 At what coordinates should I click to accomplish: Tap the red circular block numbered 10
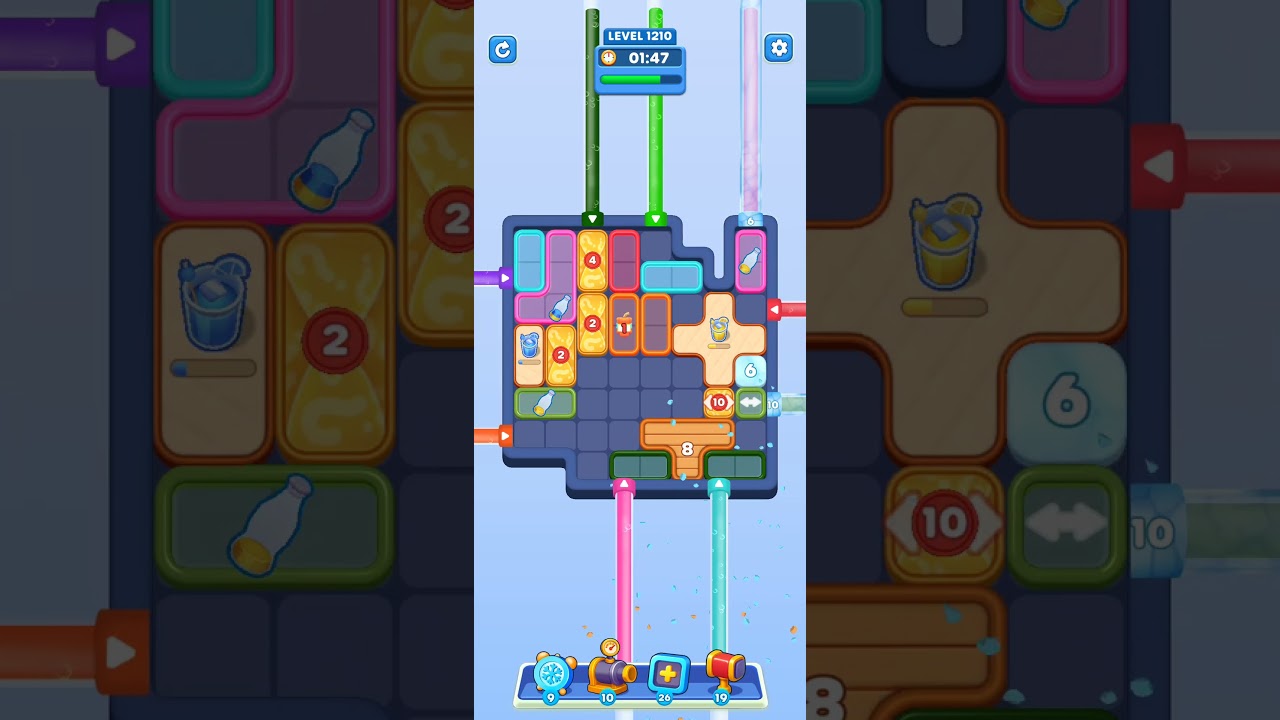coord(717,401)
